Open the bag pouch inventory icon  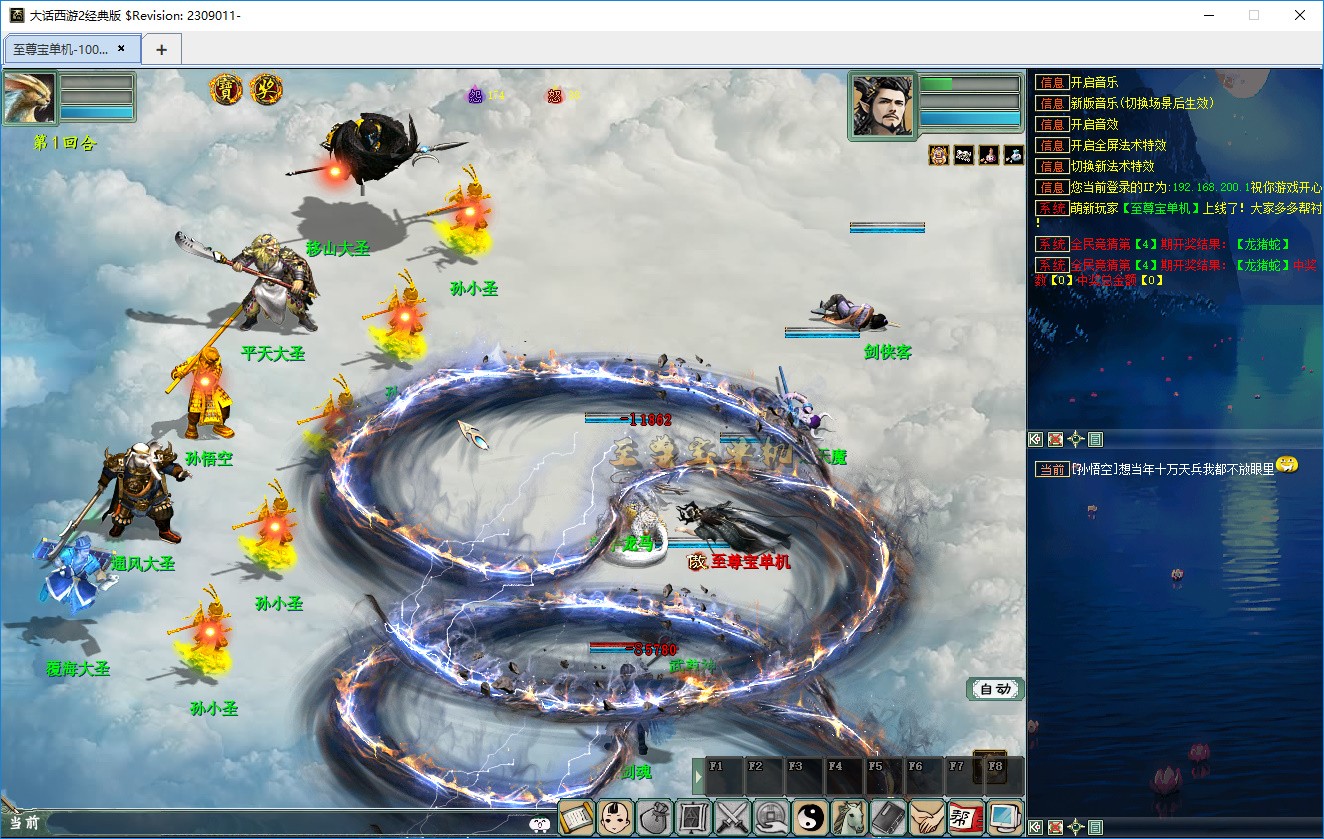(x=654, y=817)
